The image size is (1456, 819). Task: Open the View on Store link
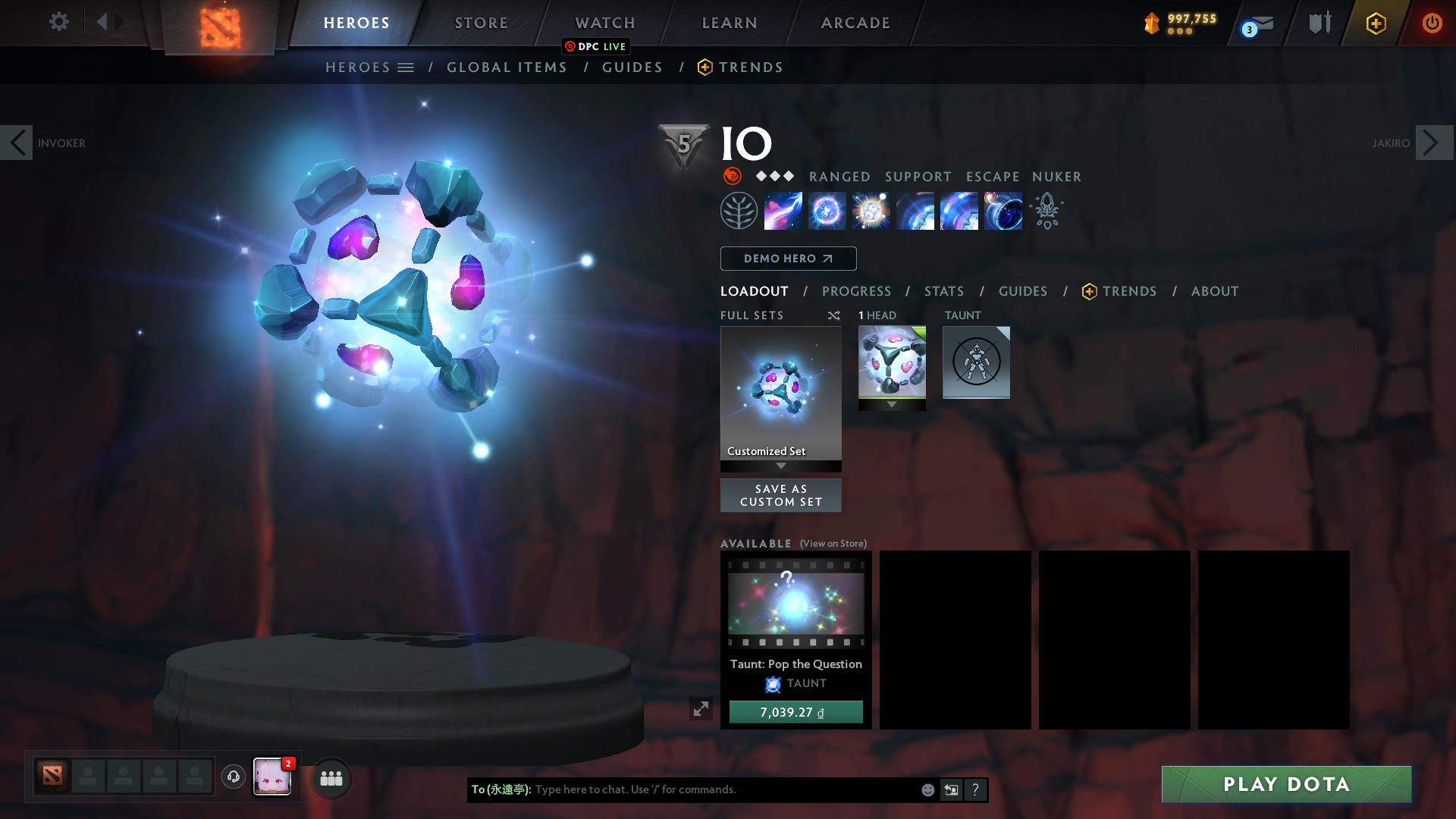(833, 544)
